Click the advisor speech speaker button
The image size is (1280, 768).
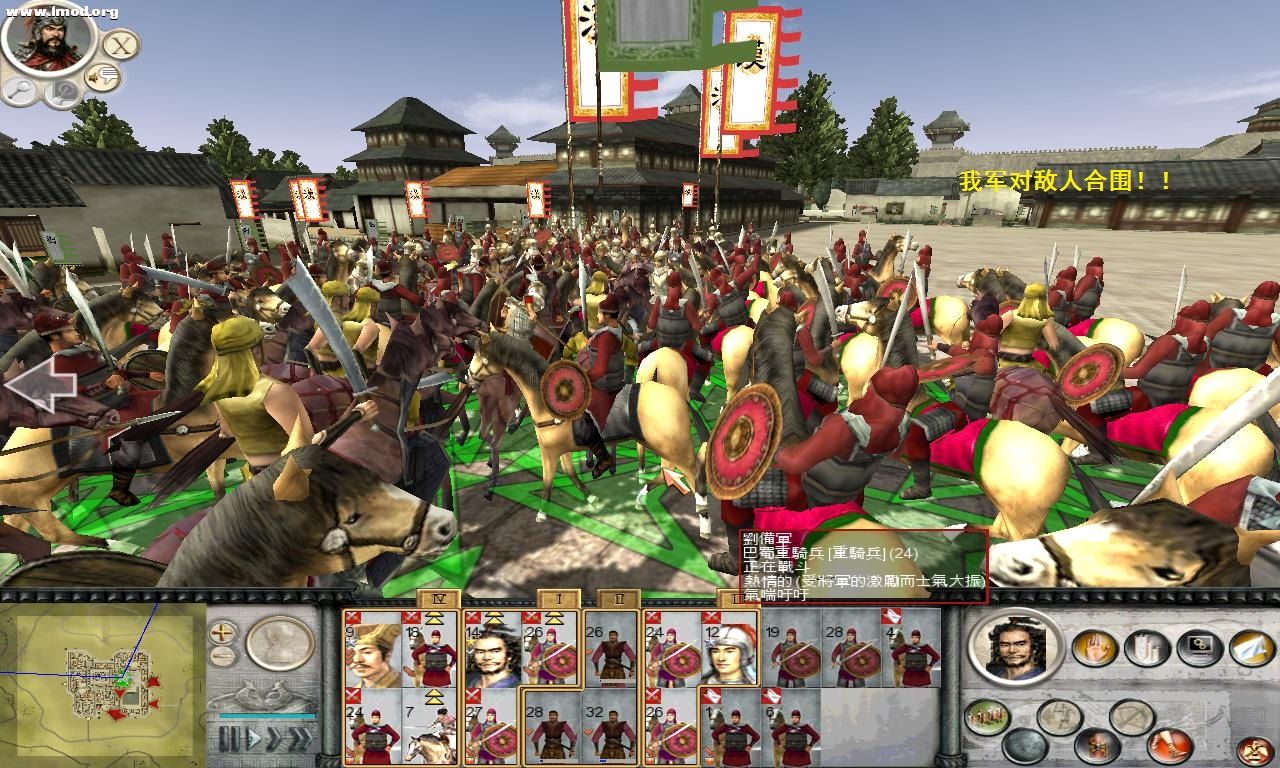102,77
